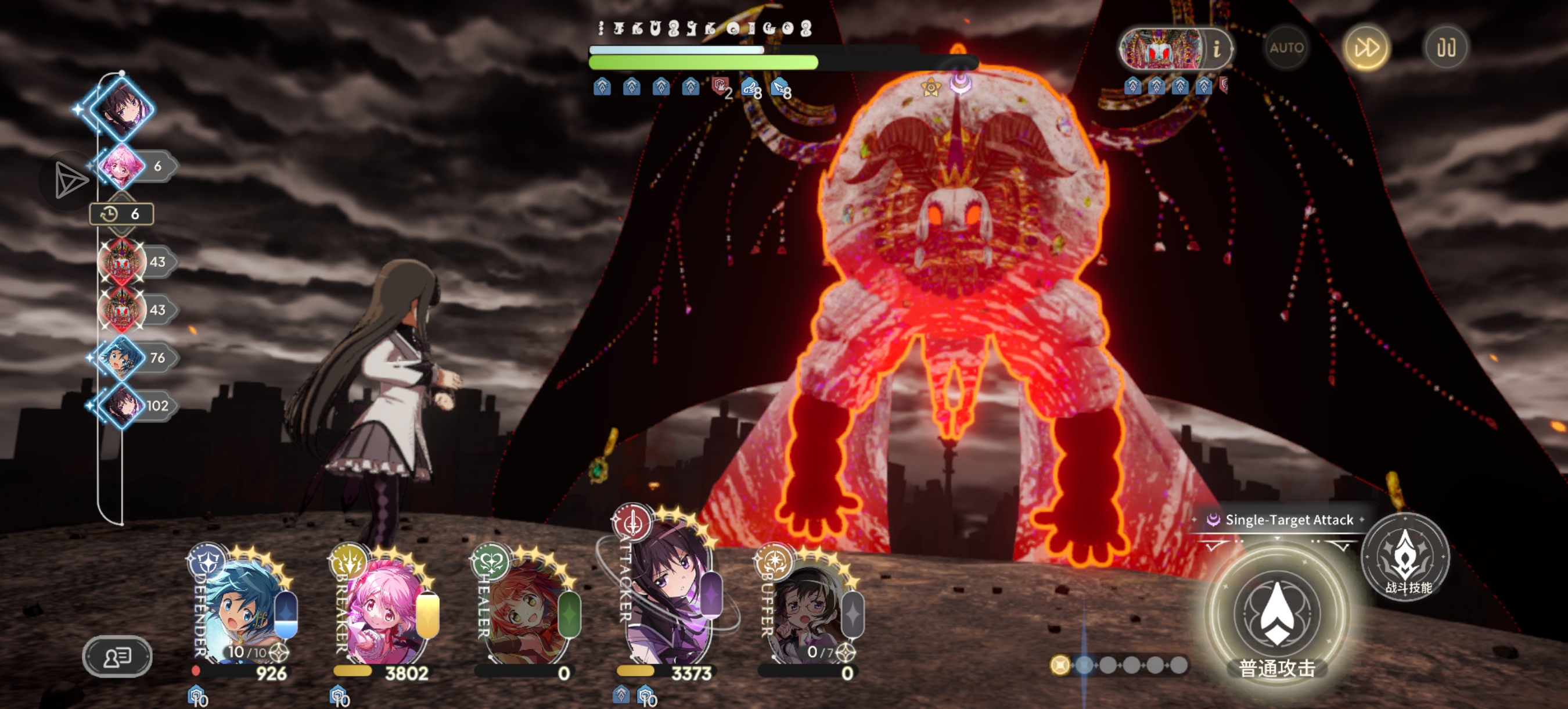Select the blue-haired turn icon marked 76
The image size is (1568, 709).
tap(122, 357)
